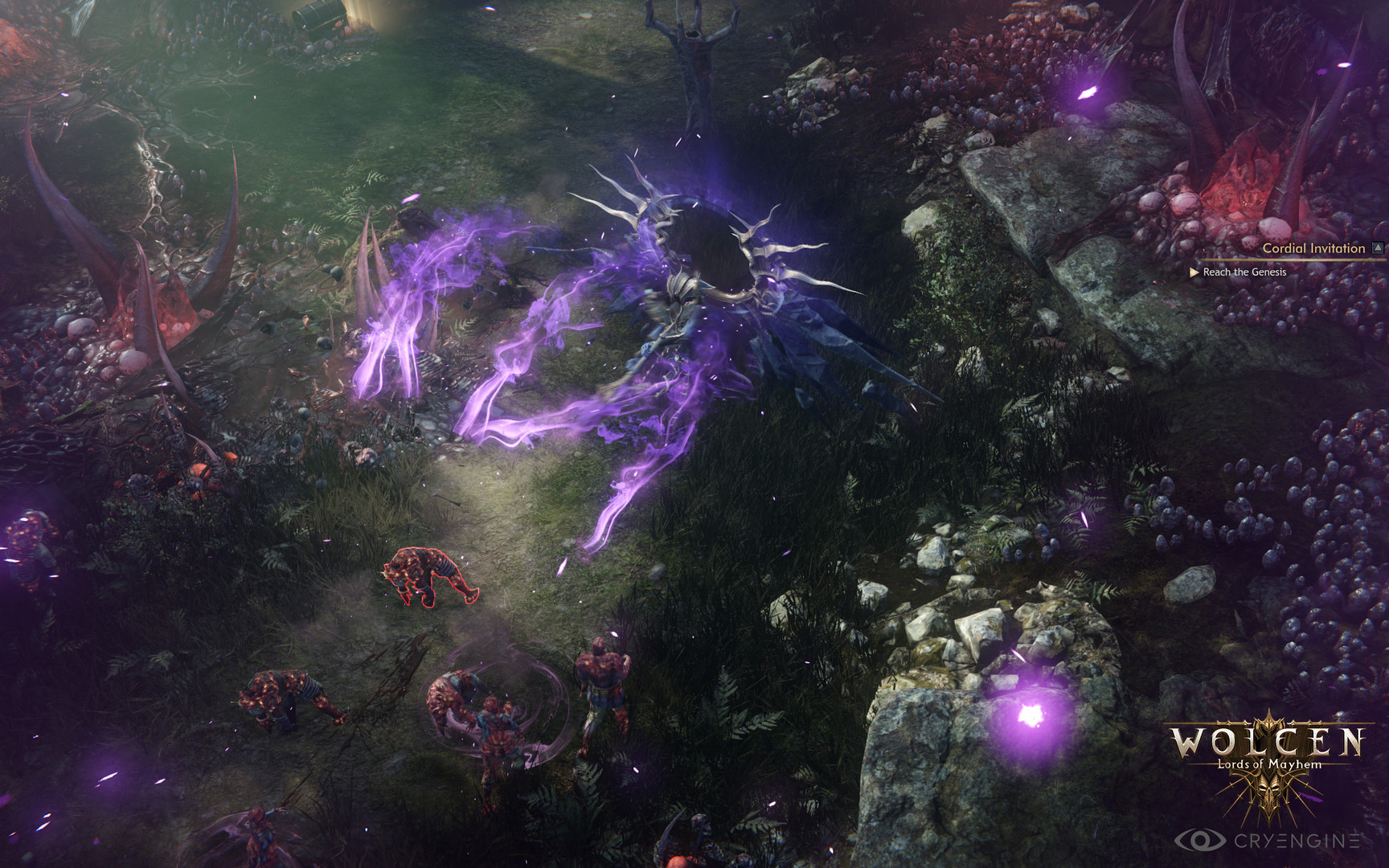Image resolution: width=1389 pixels, height=868 pixels.
Task: Select the spiked dark portal ring
Action: pos(707,241)
